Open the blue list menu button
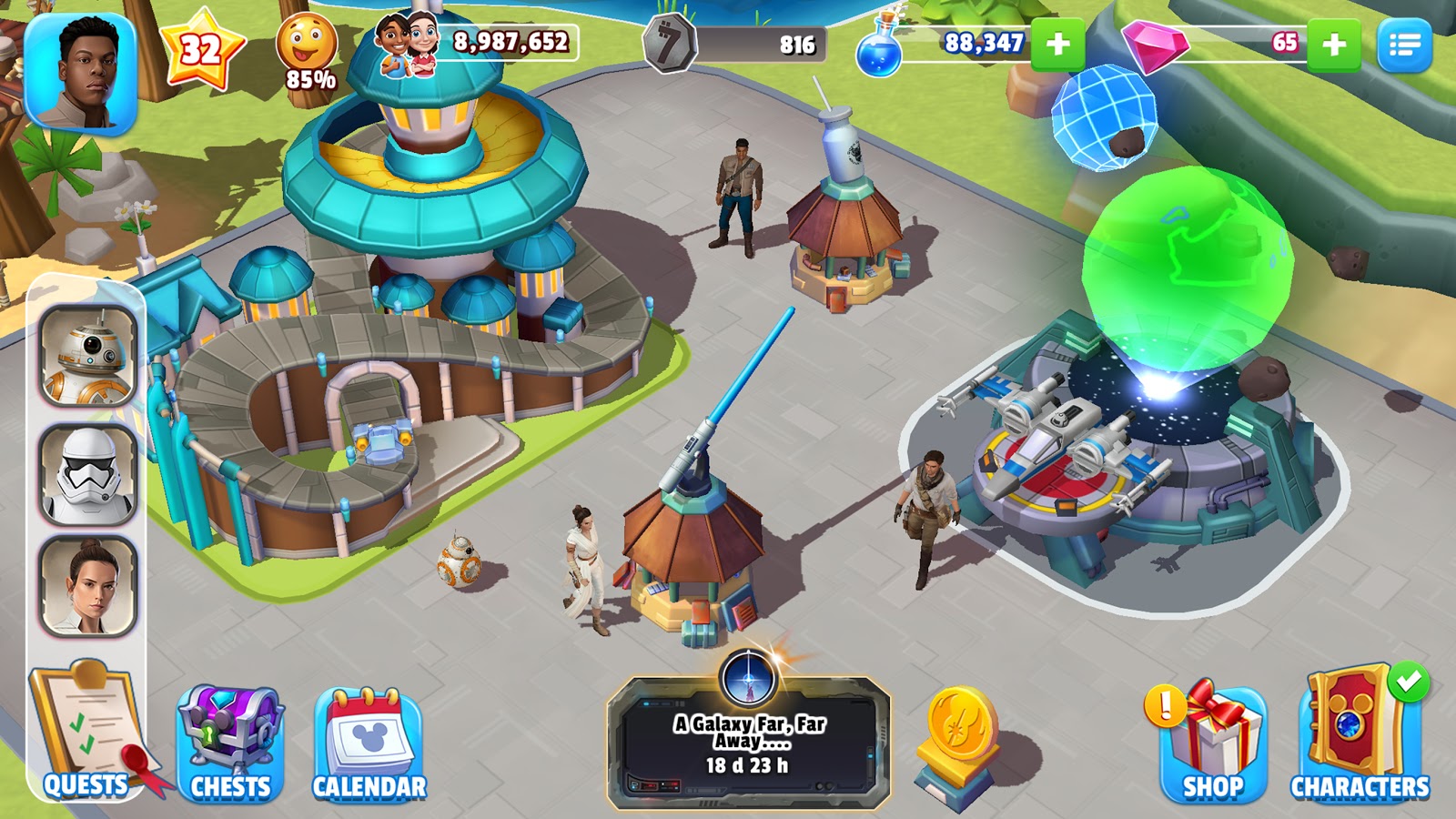 (x=1404, y=45)
